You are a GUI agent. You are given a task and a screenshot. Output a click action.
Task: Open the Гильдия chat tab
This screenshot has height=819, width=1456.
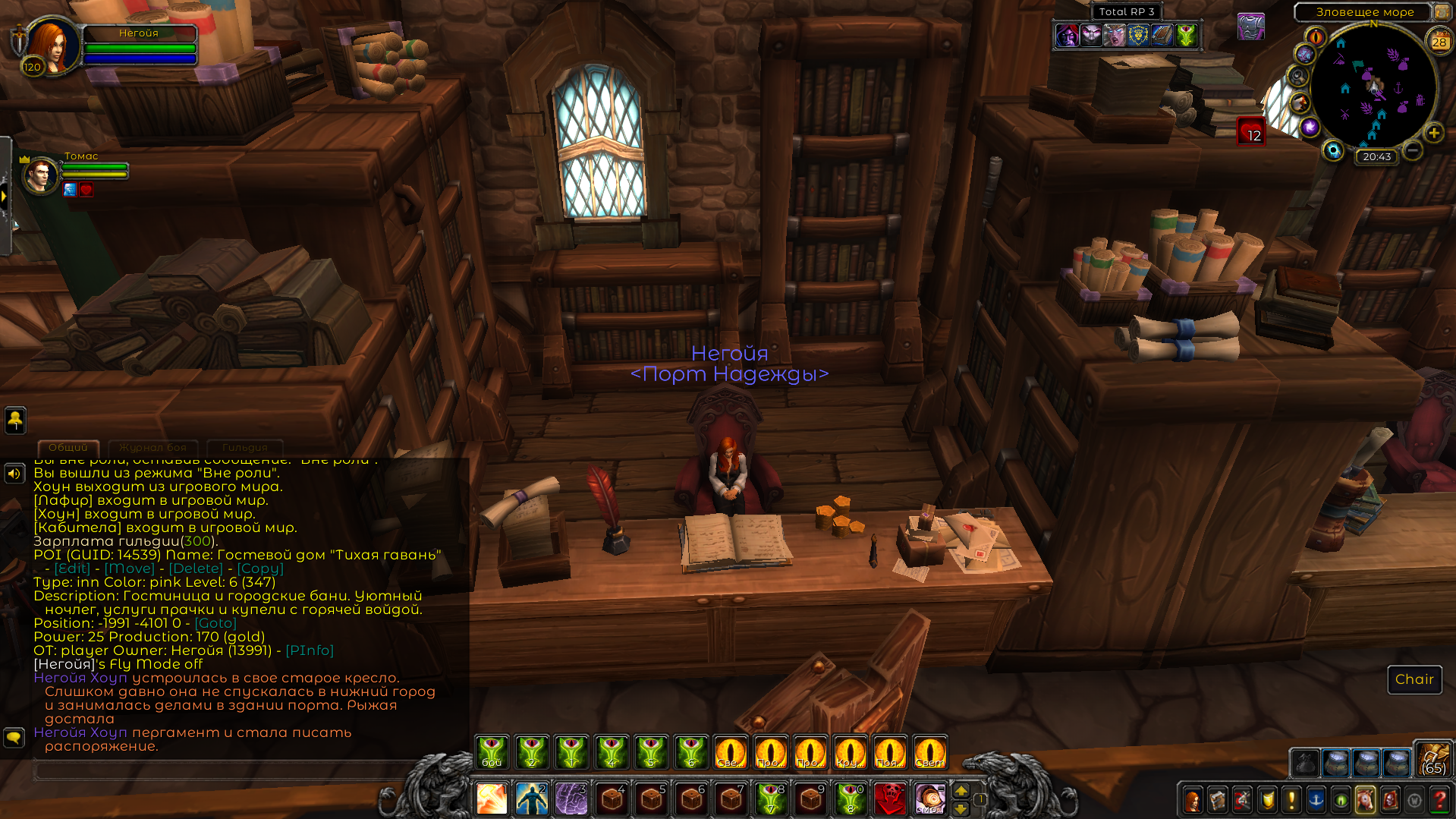tap(244, 448)
